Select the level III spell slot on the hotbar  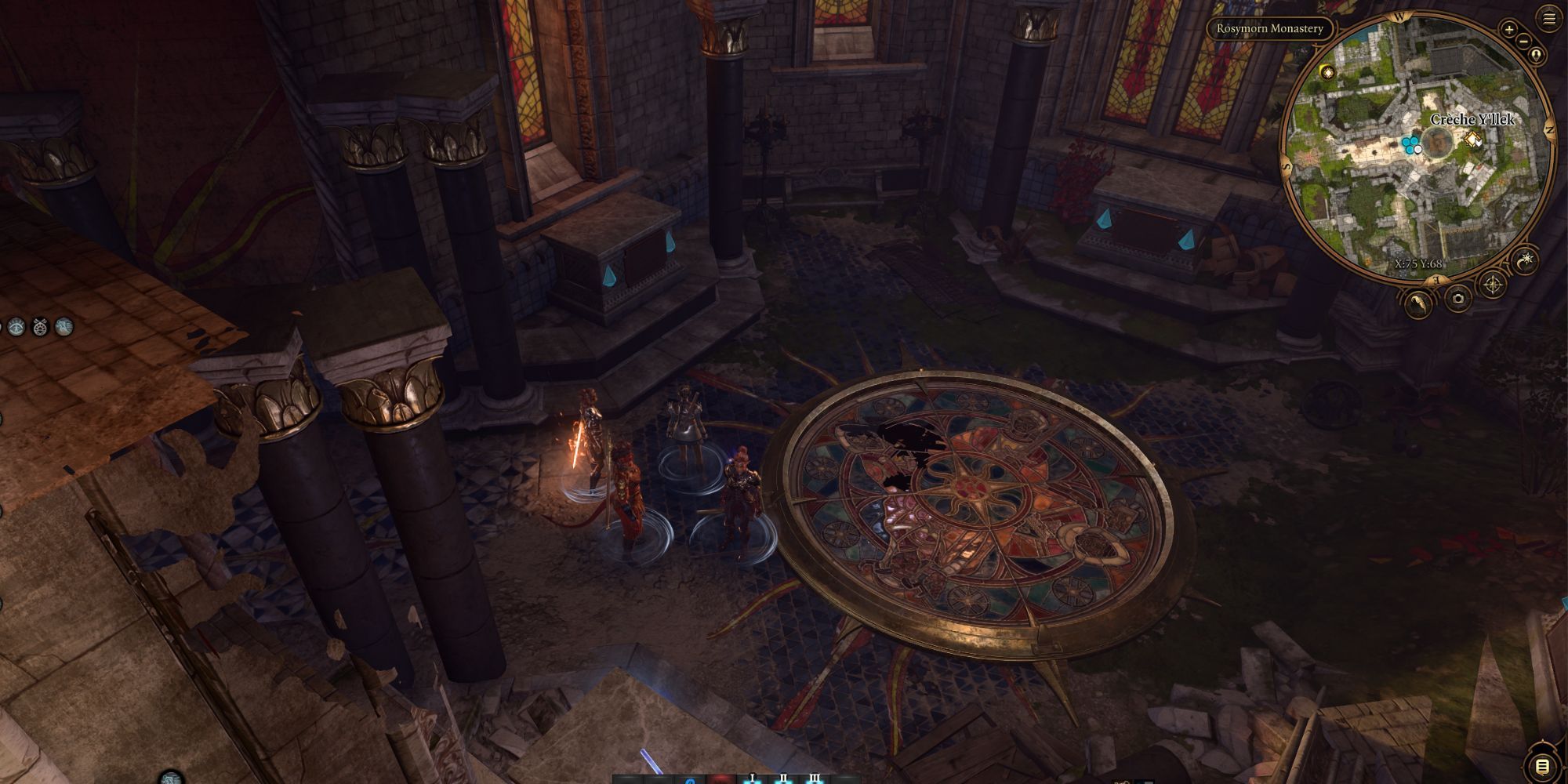pyautogui.click(x=815, y=778)
